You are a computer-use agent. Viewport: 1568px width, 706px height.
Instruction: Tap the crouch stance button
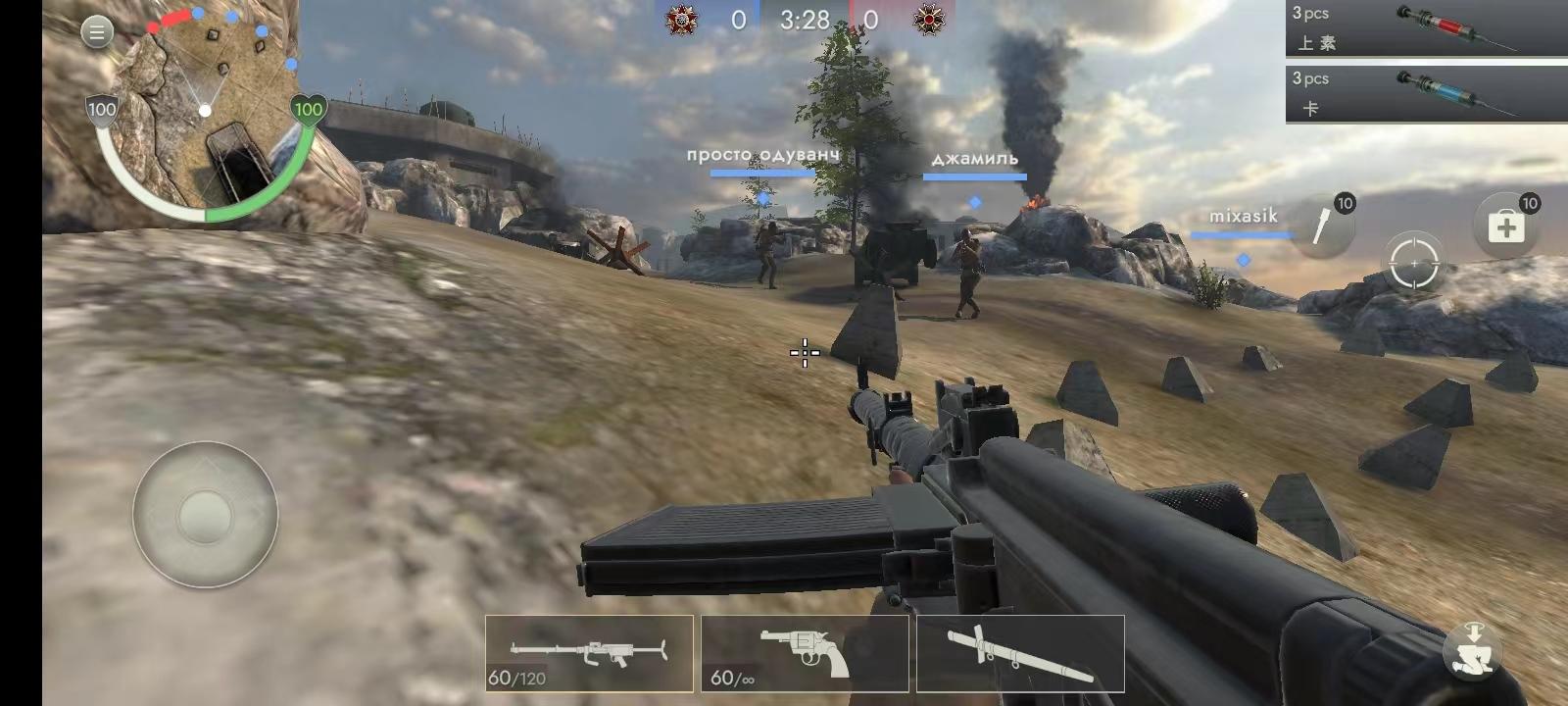coord(1473,649)
